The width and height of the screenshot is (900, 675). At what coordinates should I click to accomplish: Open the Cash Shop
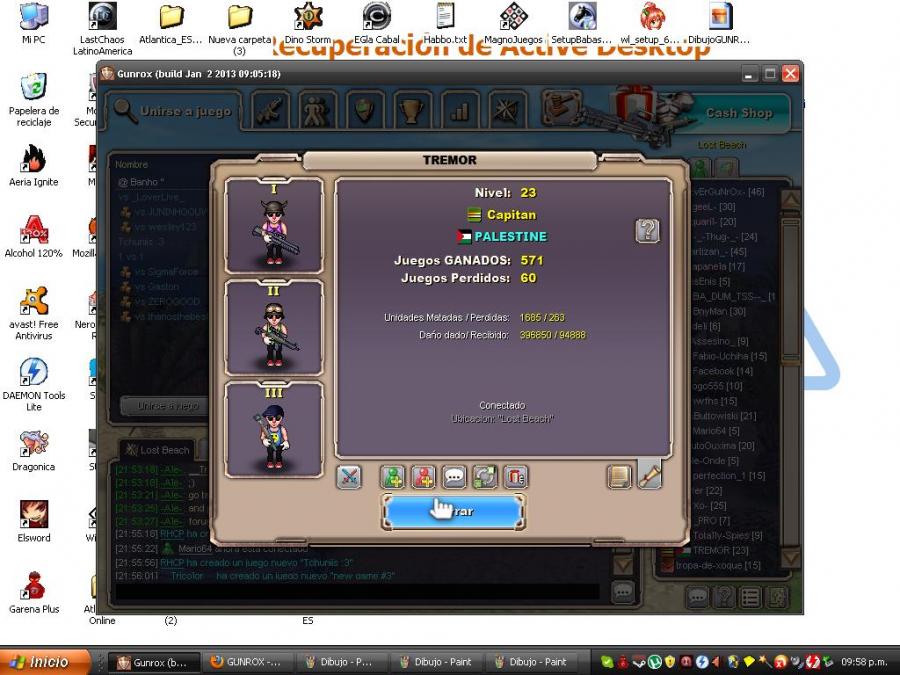click(x=738, y=113)
